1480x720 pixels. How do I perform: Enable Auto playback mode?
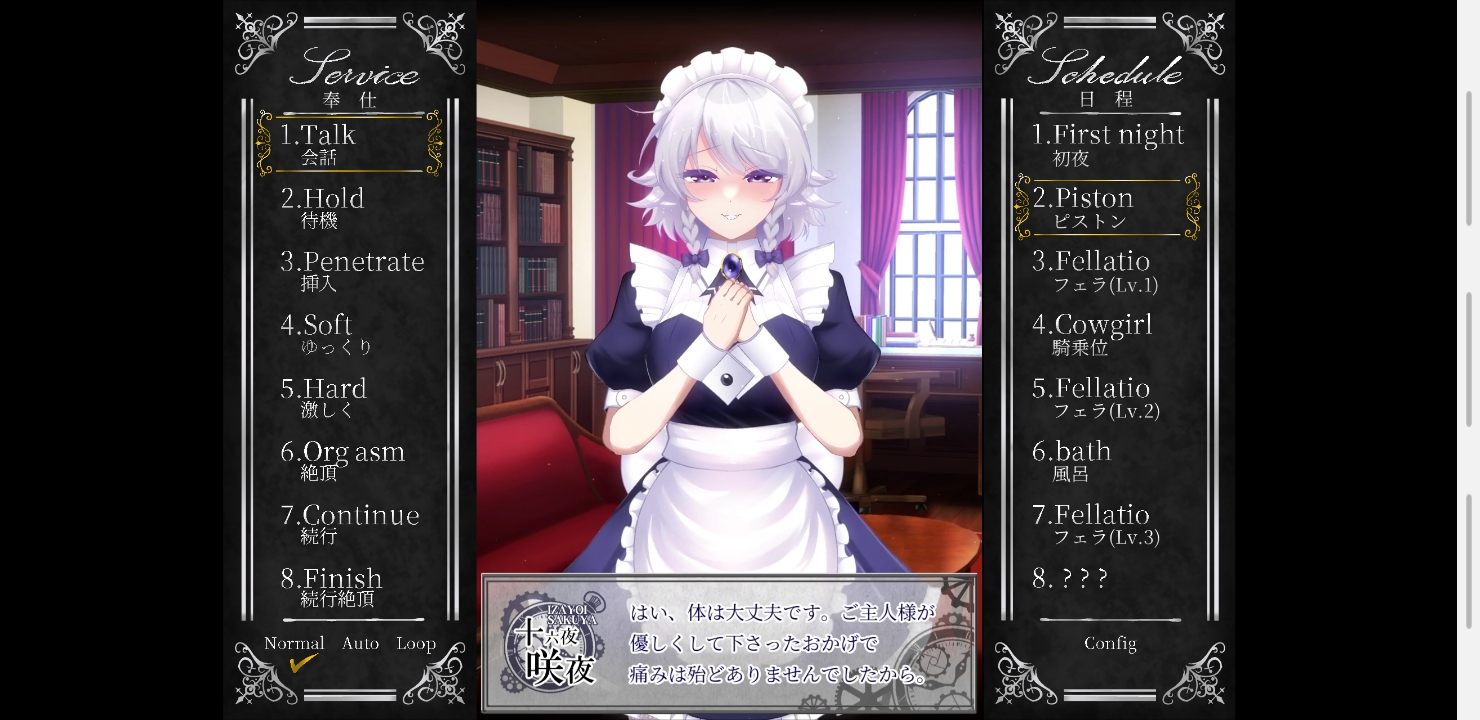click(360, 643)
